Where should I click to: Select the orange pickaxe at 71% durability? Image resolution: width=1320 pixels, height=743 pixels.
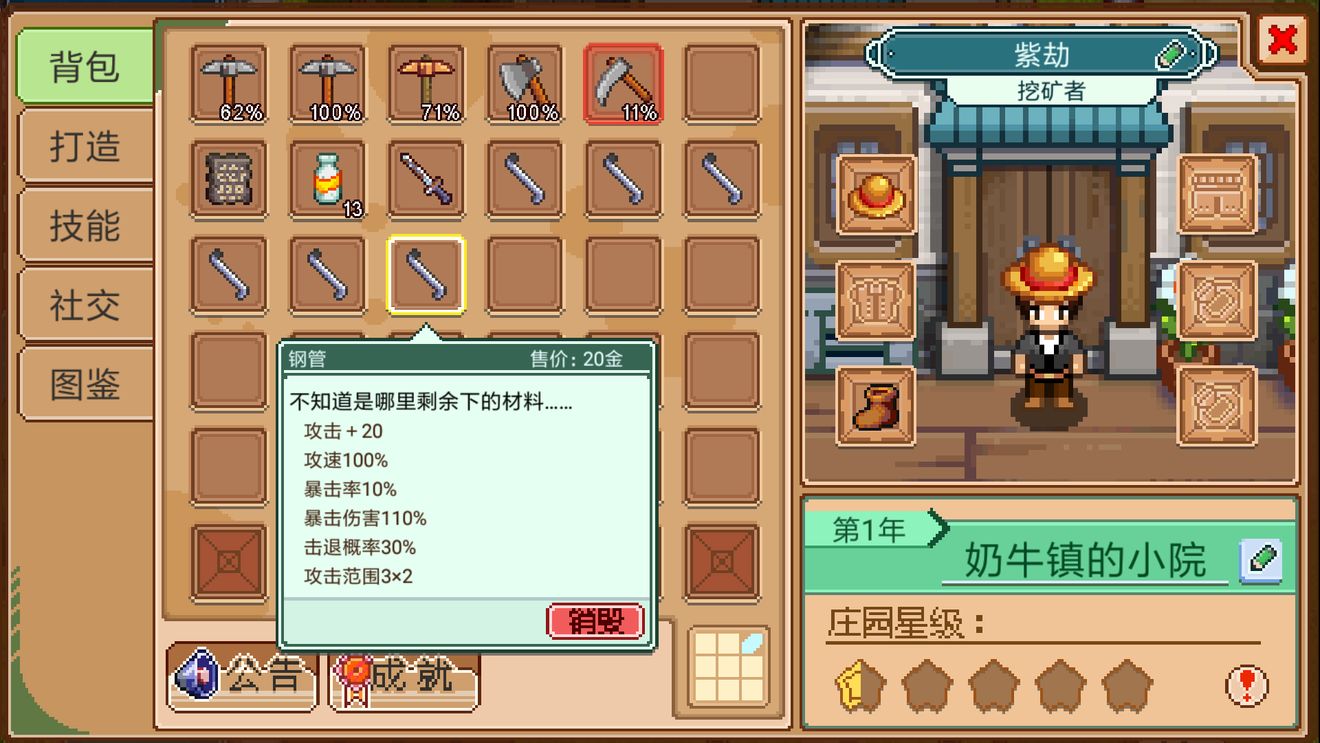(426, 85)
